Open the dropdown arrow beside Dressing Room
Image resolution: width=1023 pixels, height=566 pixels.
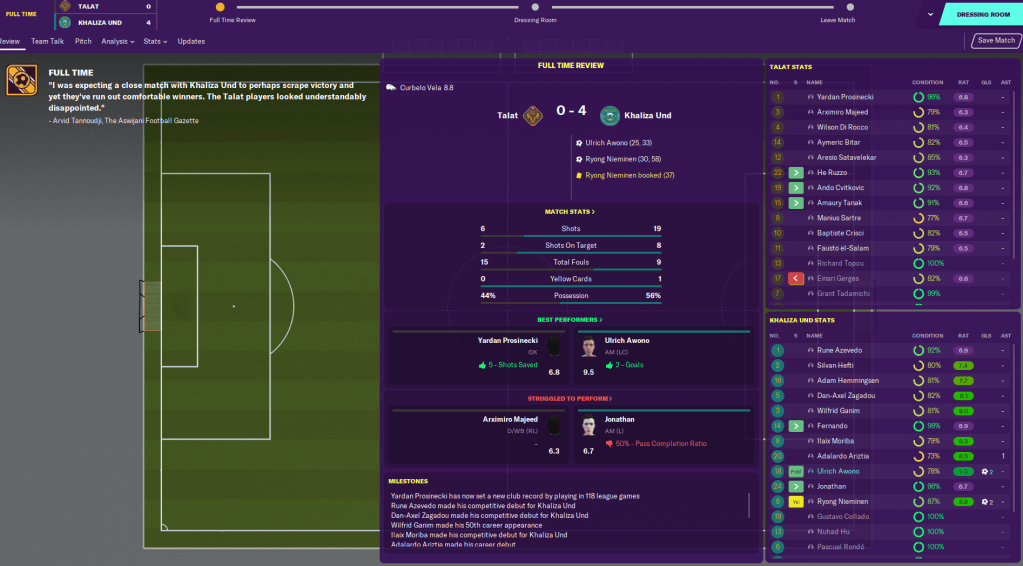(x=931, y=15)
